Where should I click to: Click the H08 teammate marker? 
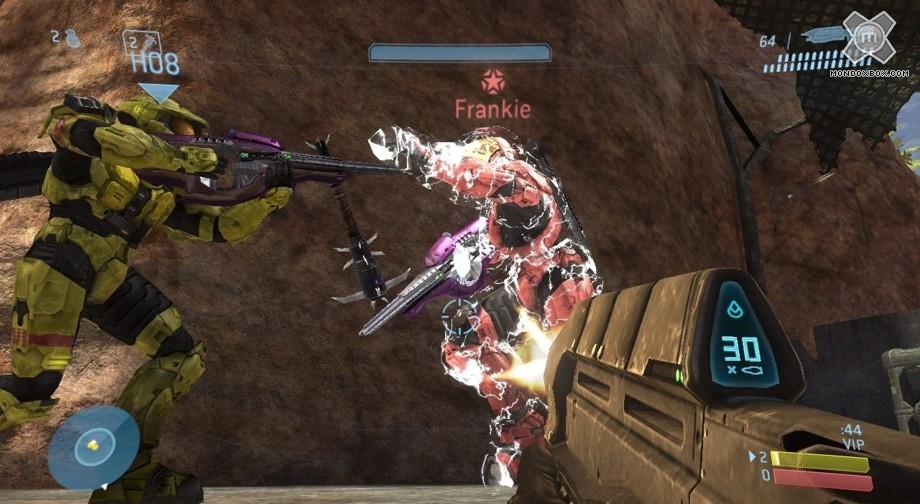click(x=155, y=64)
